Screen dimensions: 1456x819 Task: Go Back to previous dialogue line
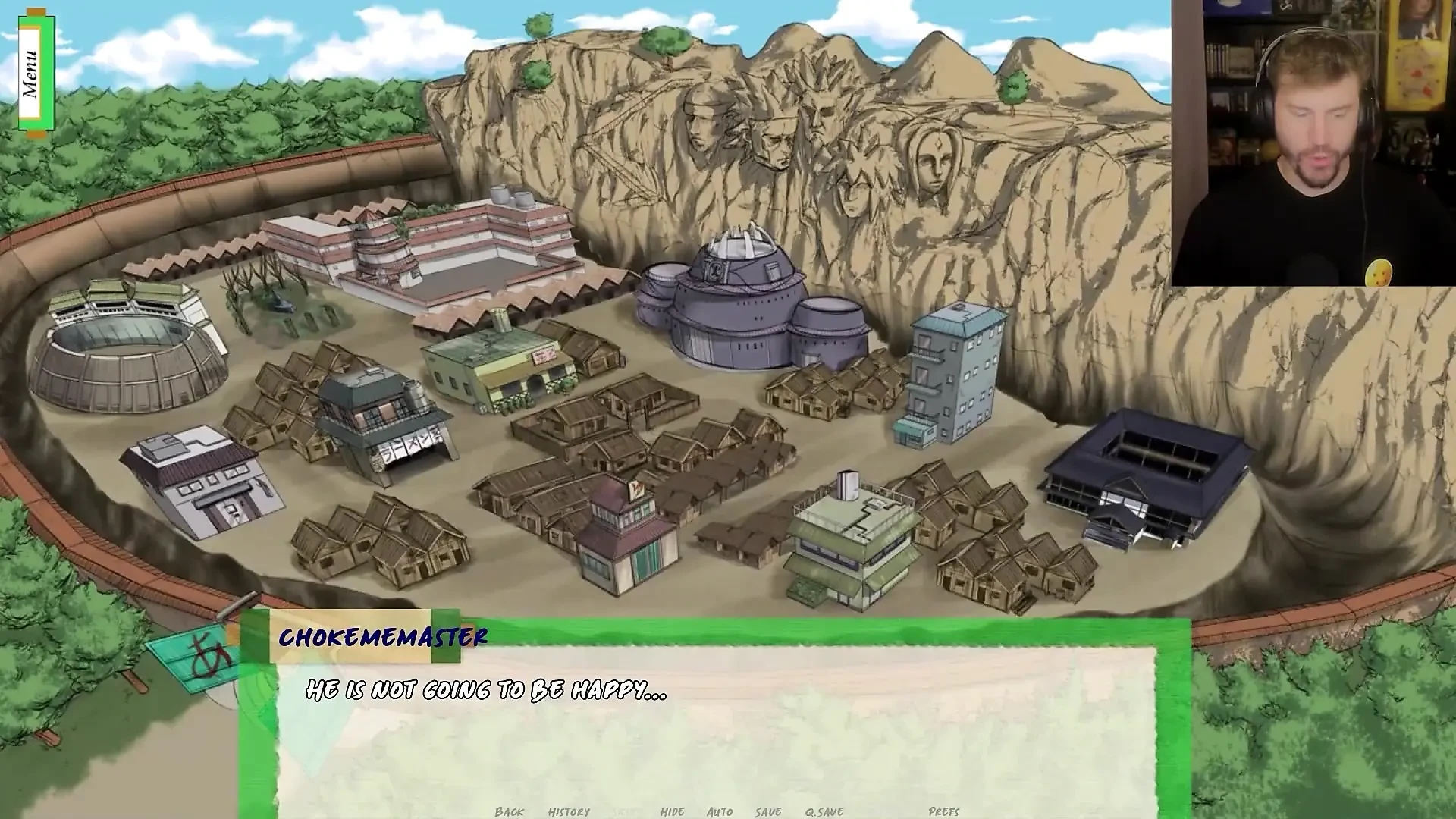click(x=509, y=811)
